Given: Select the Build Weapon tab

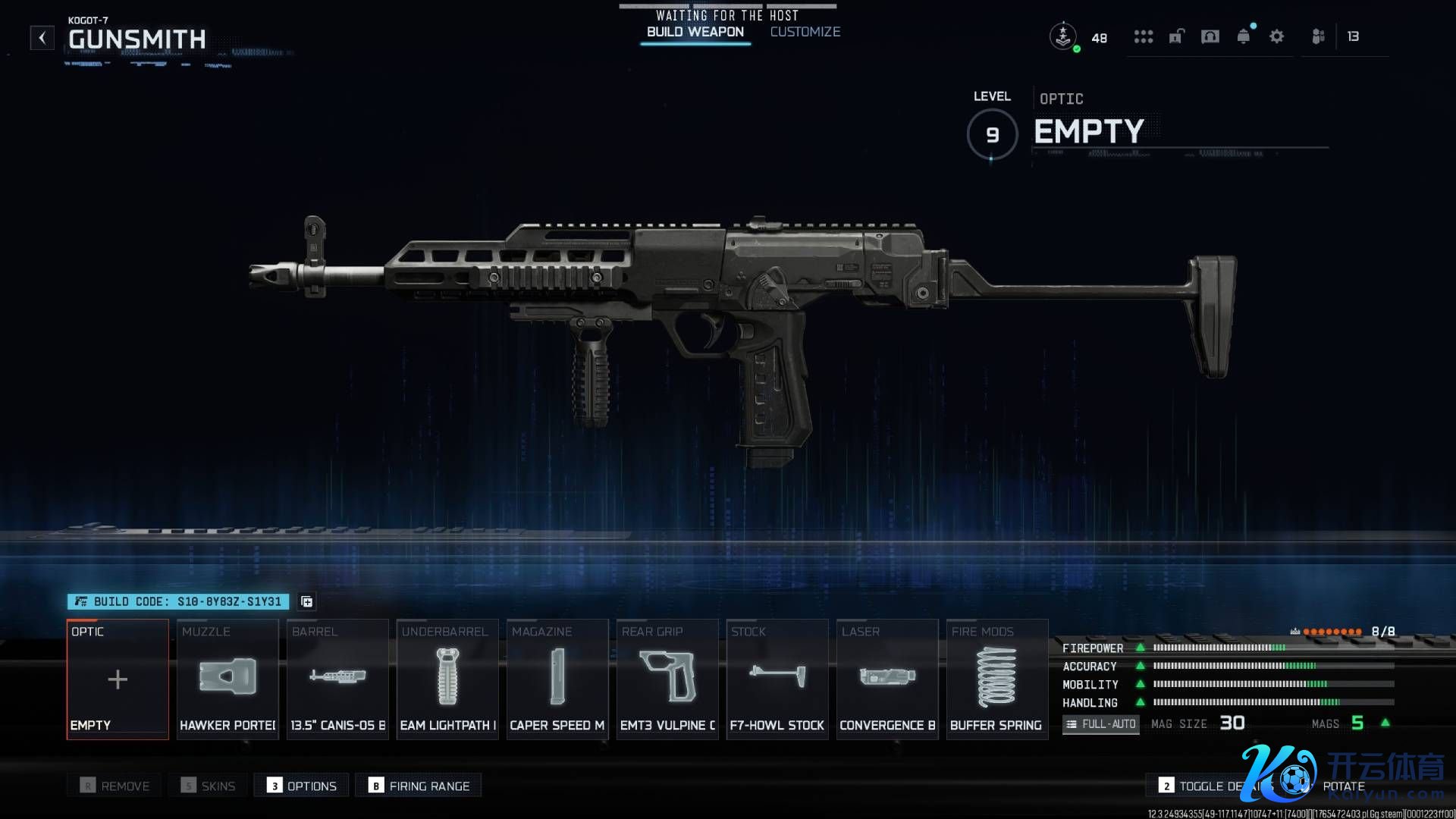Looking at the screenshot, I should 695,32.
